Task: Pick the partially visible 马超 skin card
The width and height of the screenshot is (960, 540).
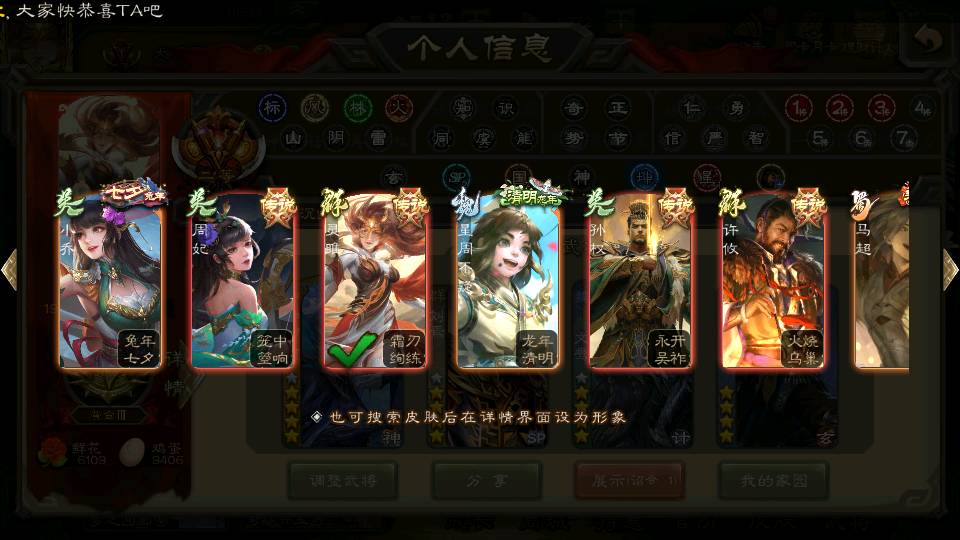Action: [882, 282]
